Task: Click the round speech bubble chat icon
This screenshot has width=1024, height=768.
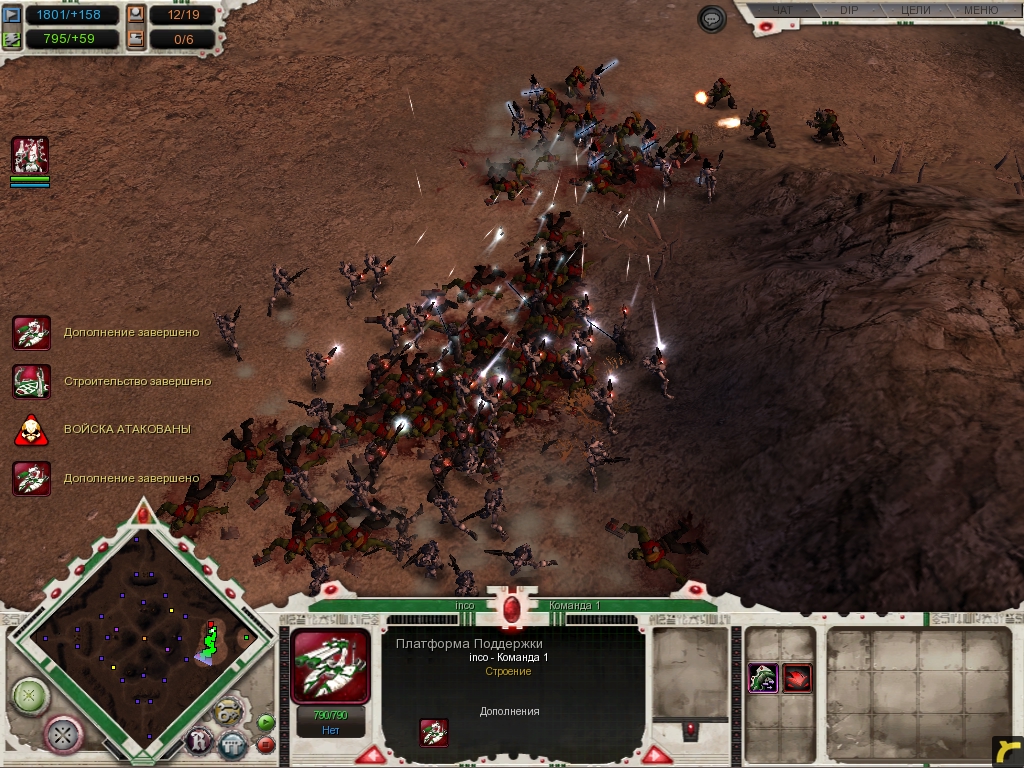Action: (x=712, y=18)
